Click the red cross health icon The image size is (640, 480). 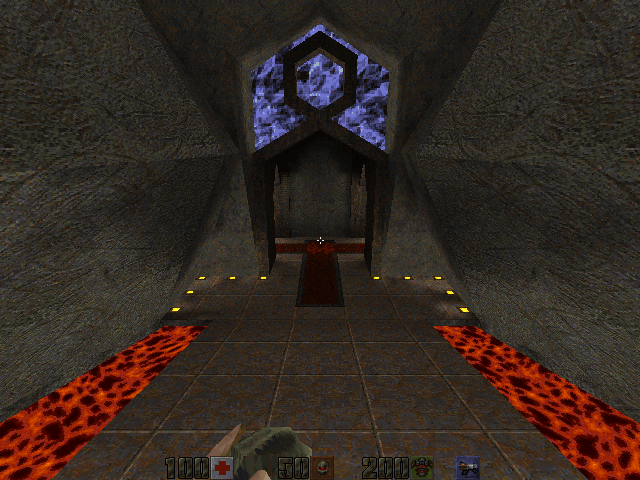click(222, 467)
